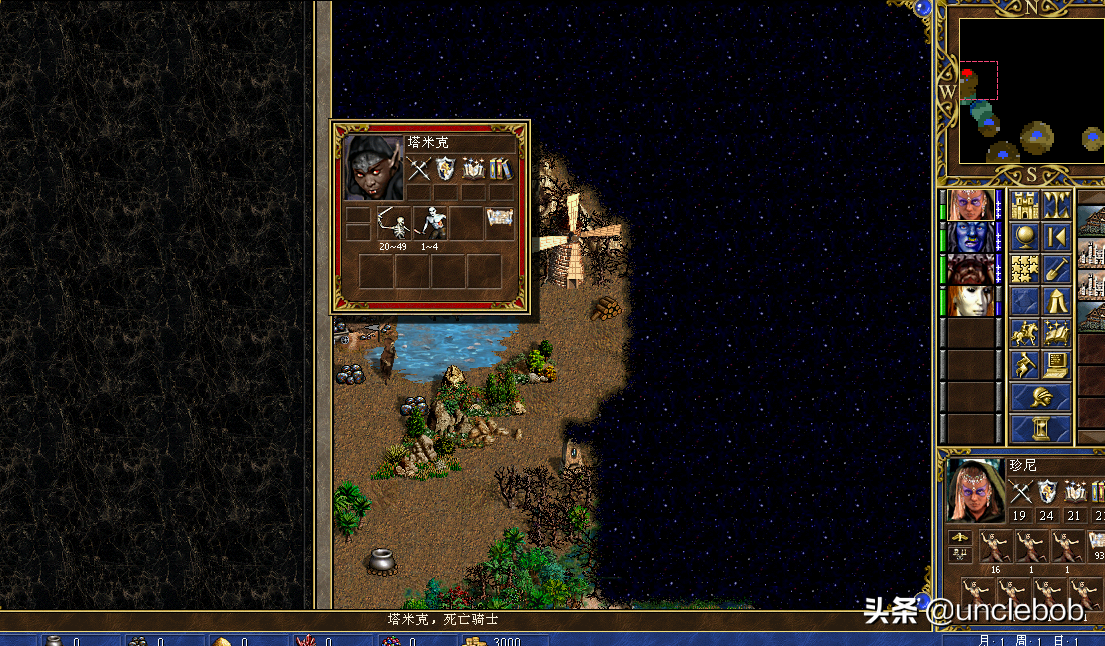Open the kingdom overview castle button

[1024, 206]
